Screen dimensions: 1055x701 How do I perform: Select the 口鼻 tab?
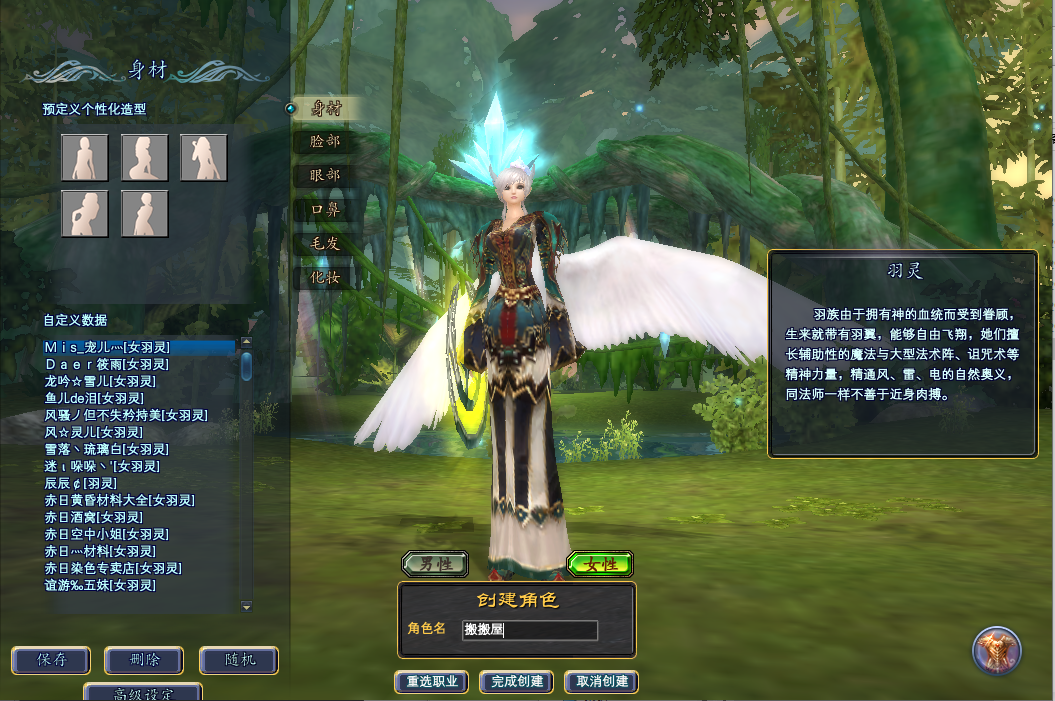[x=326, y=209]
